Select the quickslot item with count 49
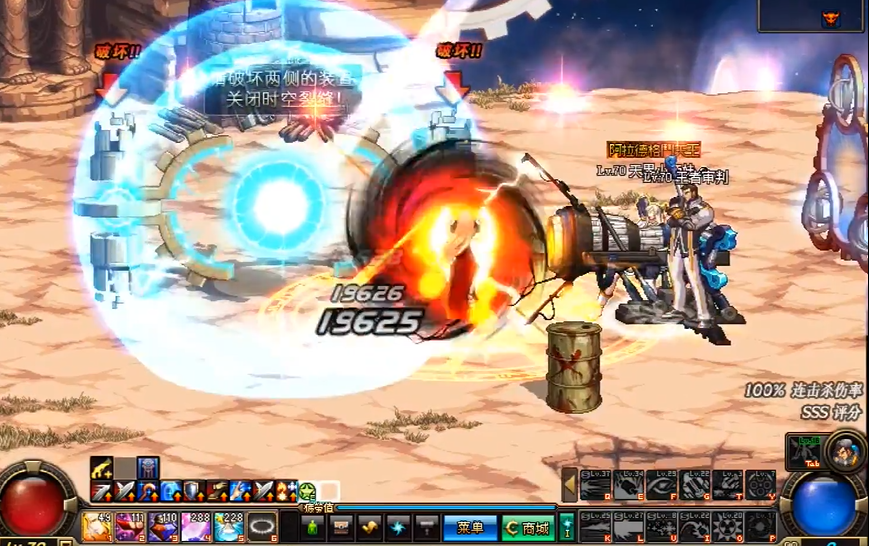The height and width of the screenshot is (546, 869). point(98,526)
